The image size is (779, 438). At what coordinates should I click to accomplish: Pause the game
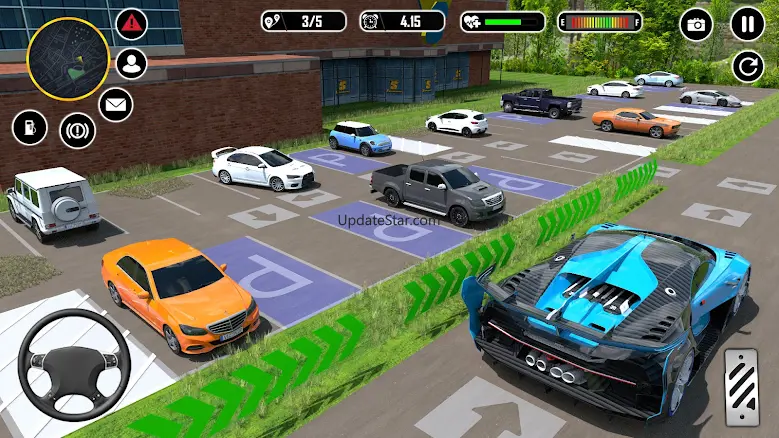tap(746, 23)
